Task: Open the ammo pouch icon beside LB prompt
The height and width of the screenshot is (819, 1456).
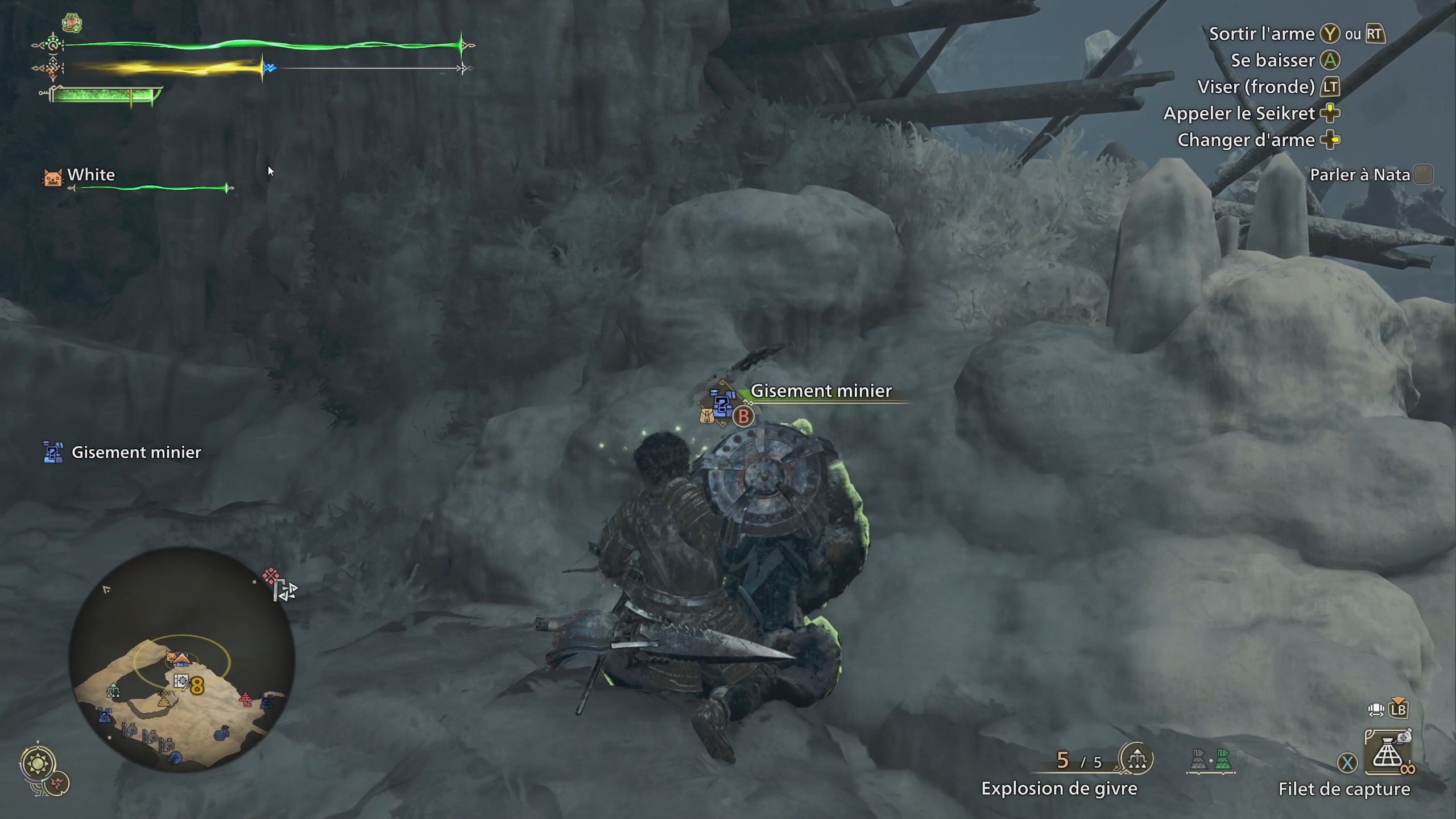Action: pyautogui.click(x=1375, y=709)
